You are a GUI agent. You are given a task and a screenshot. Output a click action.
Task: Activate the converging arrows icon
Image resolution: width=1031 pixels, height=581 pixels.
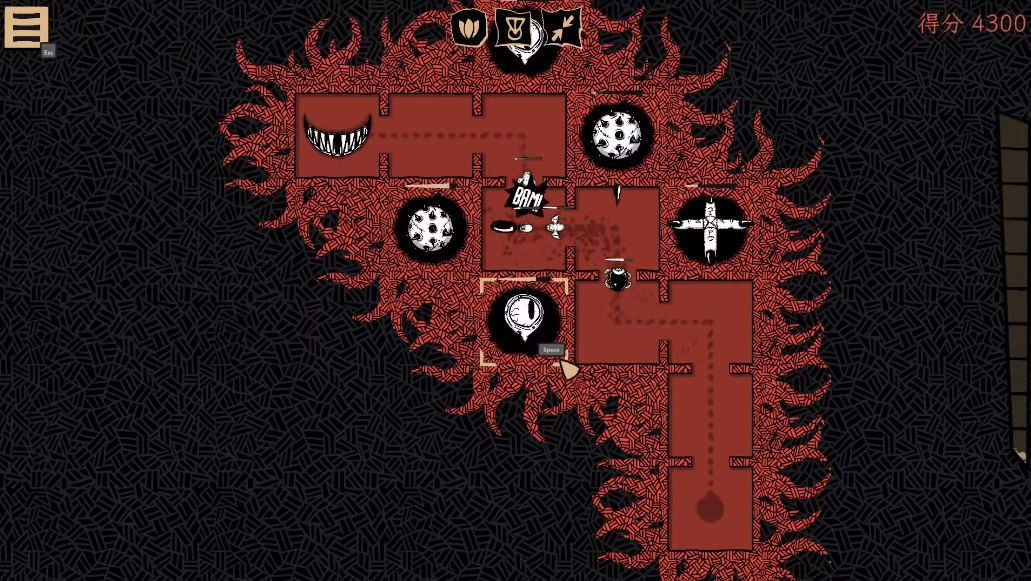[562, 28]
